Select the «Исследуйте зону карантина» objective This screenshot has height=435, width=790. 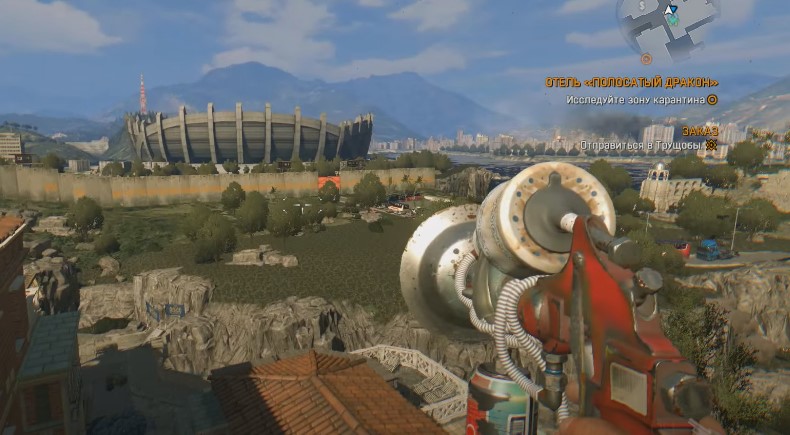point(636,99)
